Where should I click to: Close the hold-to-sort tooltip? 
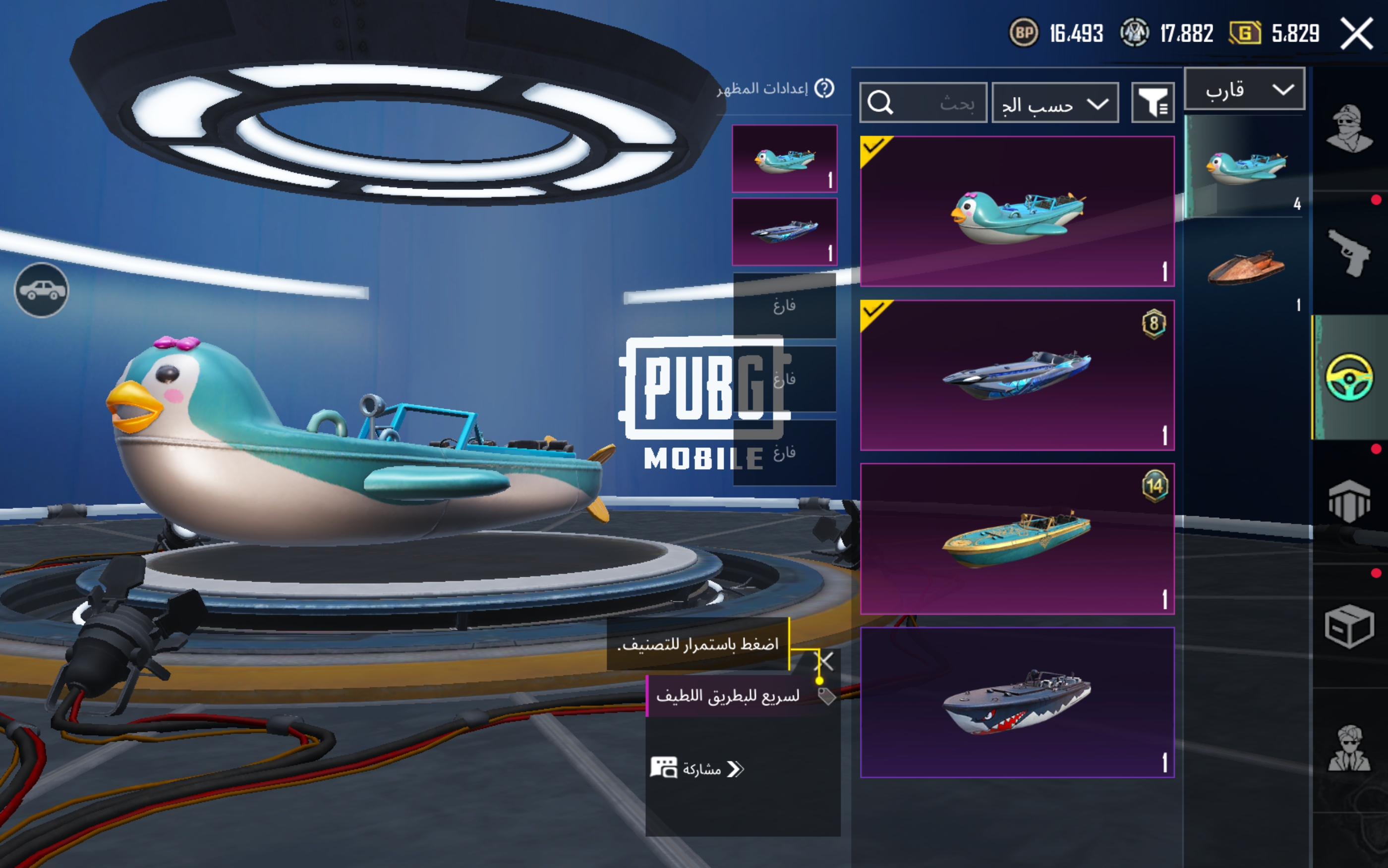click(825, 661)
